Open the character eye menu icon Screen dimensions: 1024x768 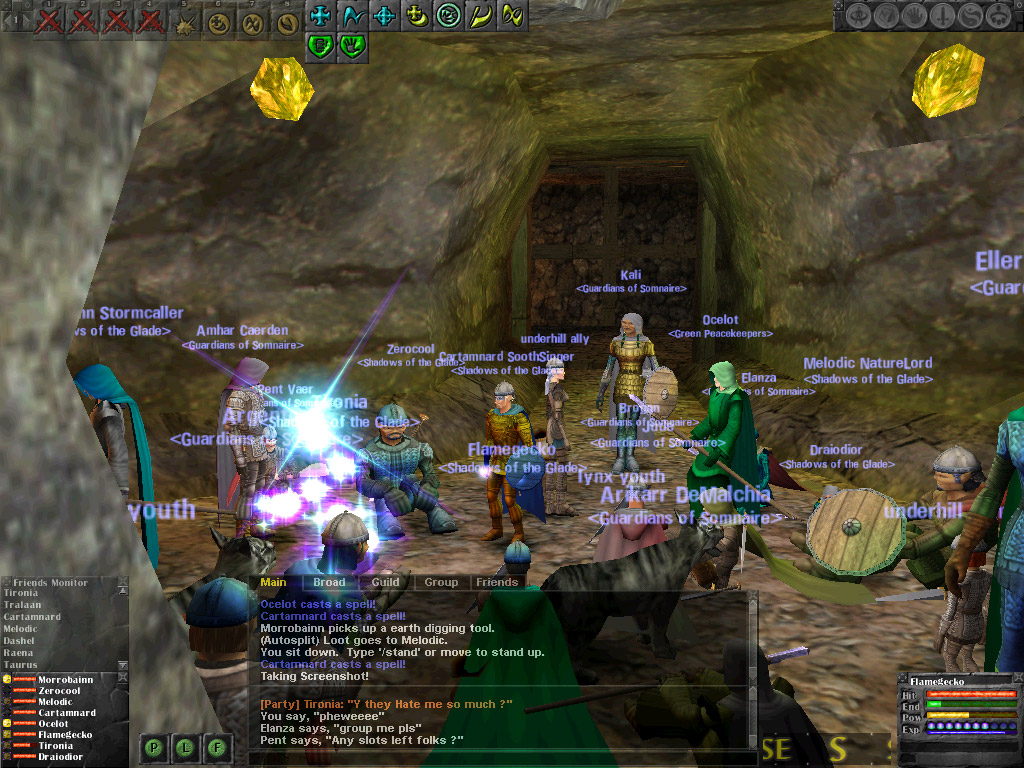pos(858,15)
